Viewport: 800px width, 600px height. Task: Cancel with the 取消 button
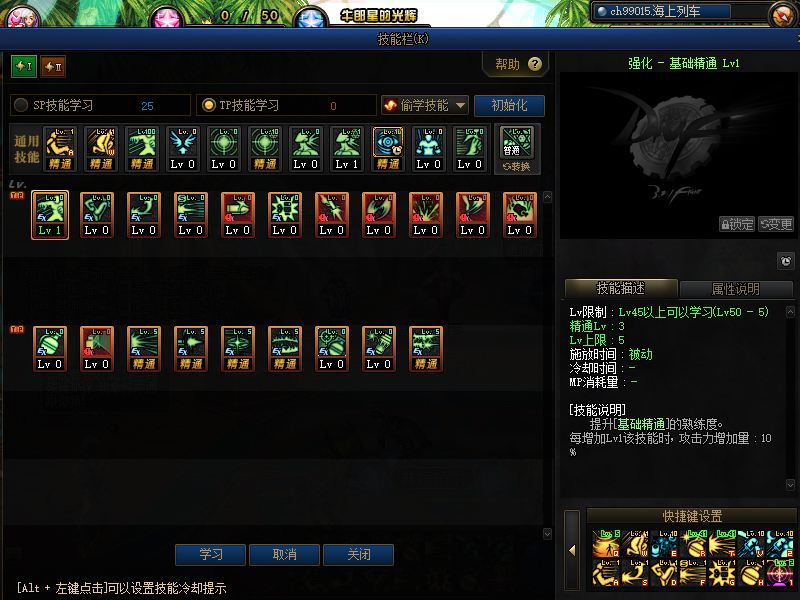(x=284, y=555)
